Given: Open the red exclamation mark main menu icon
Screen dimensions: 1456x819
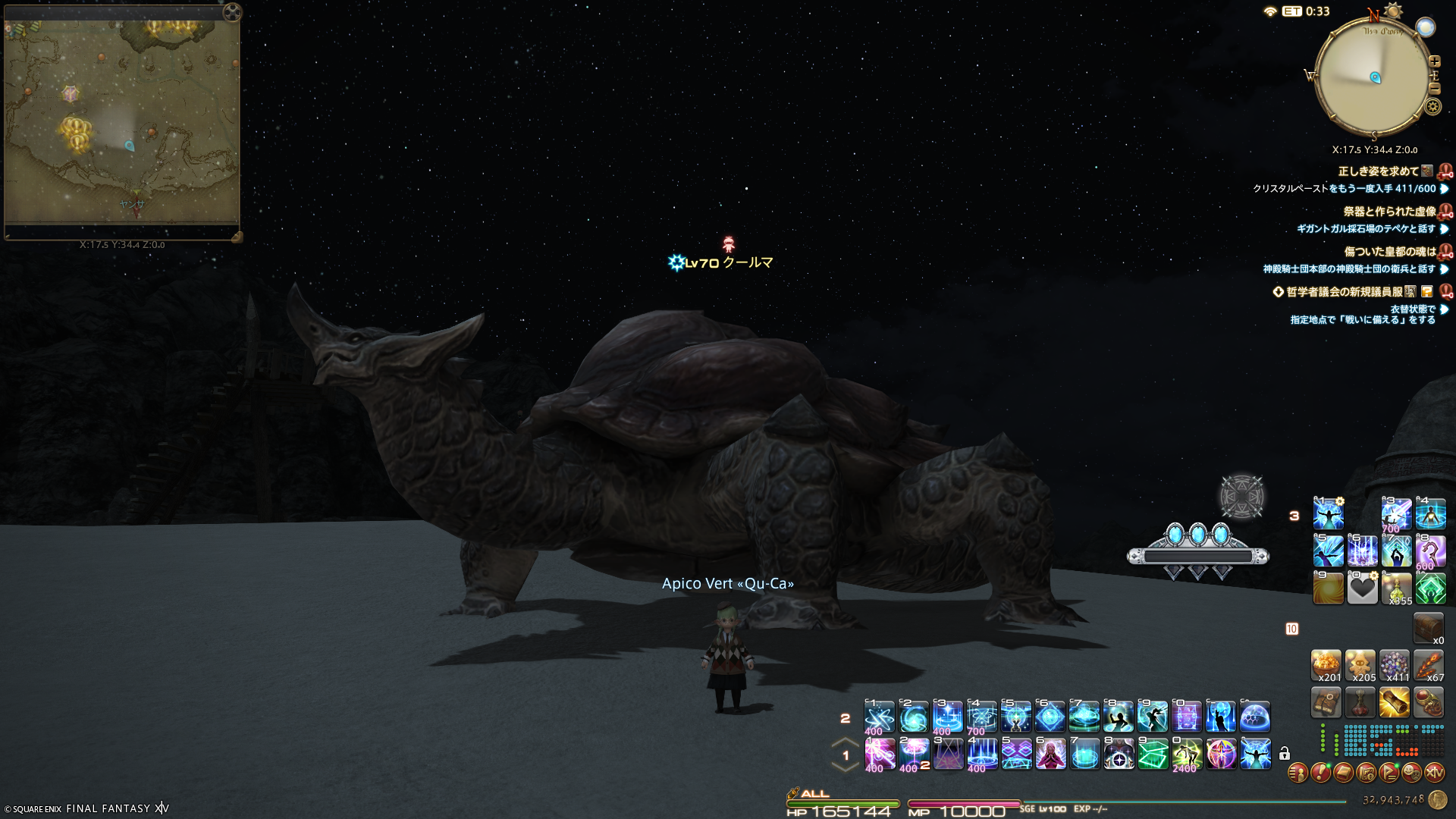Looking at the screenshot, I should point(1320,773).
